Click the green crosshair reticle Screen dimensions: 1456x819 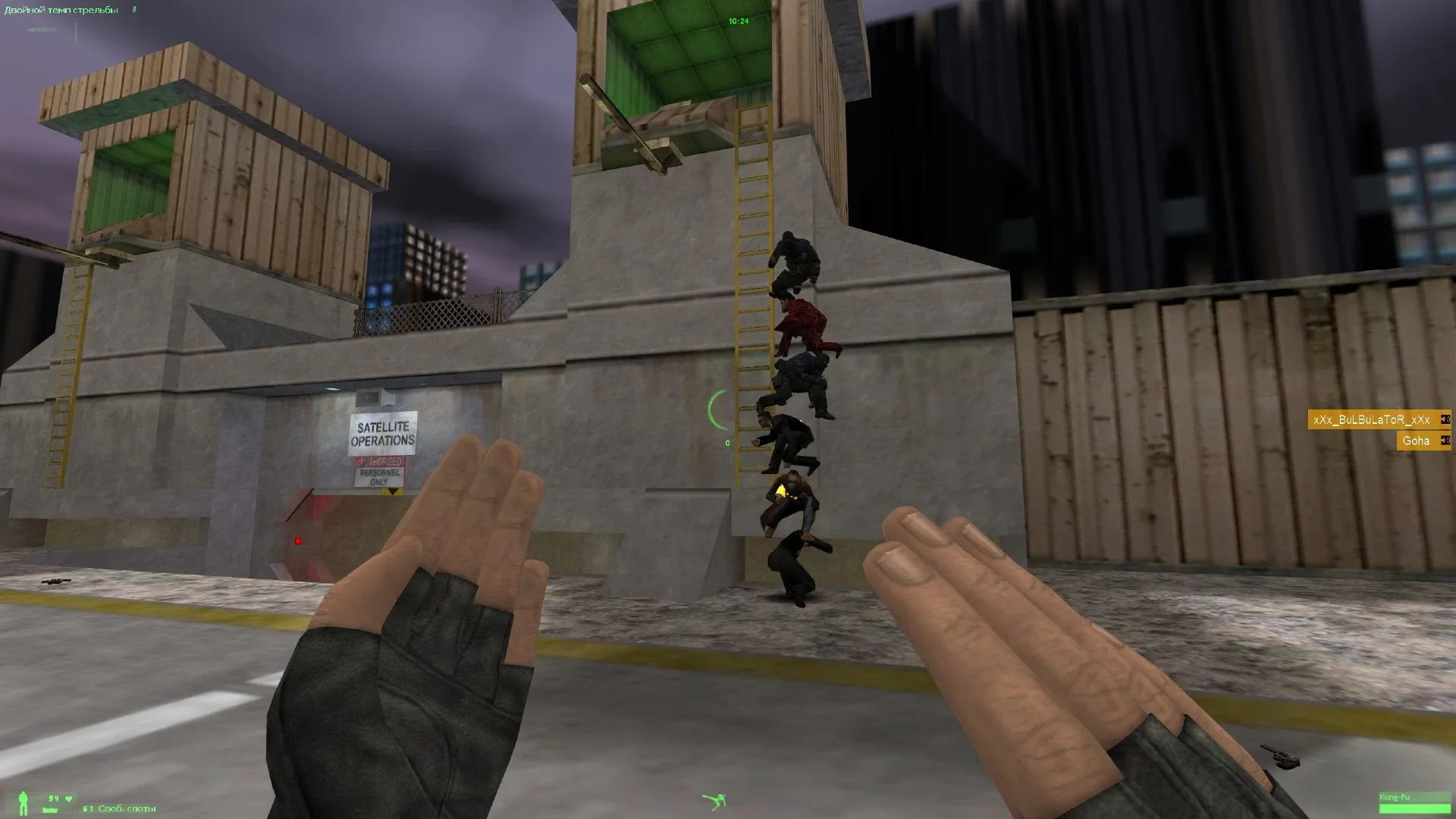tap(717, 409)
